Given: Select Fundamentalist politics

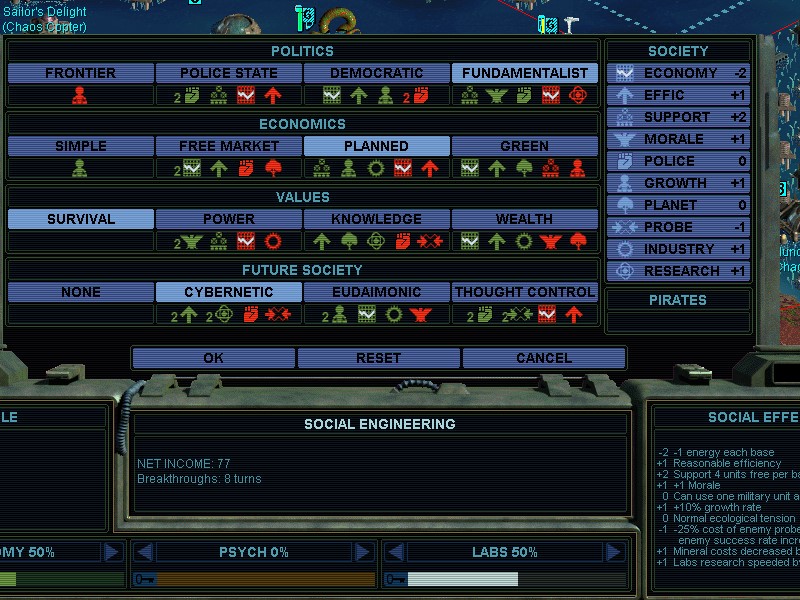Looking at the screenshot, I should 525,73.
